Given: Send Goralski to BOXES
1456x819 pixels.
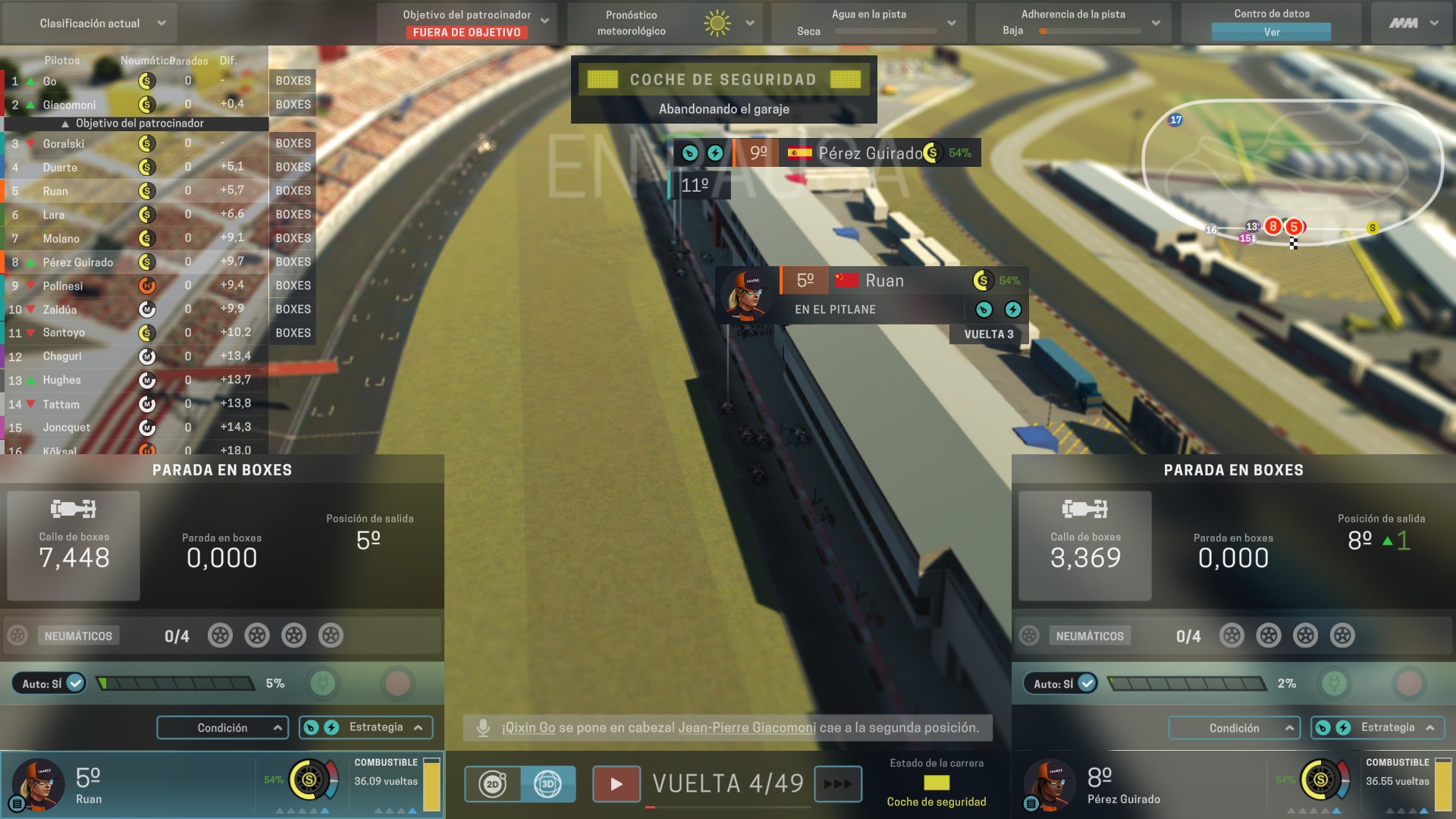Looking at the screenshot, I should [292, 143].
